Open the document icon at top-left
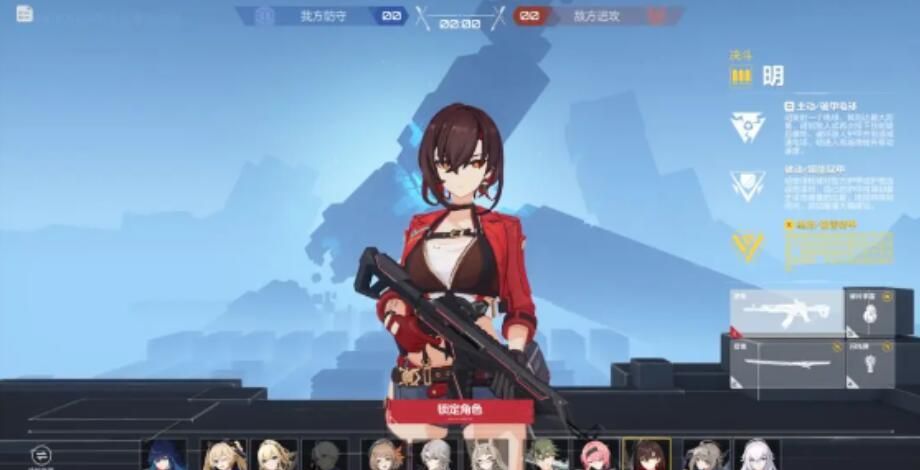The width and height of the screenshot is (920, 470). pos(24,13)
